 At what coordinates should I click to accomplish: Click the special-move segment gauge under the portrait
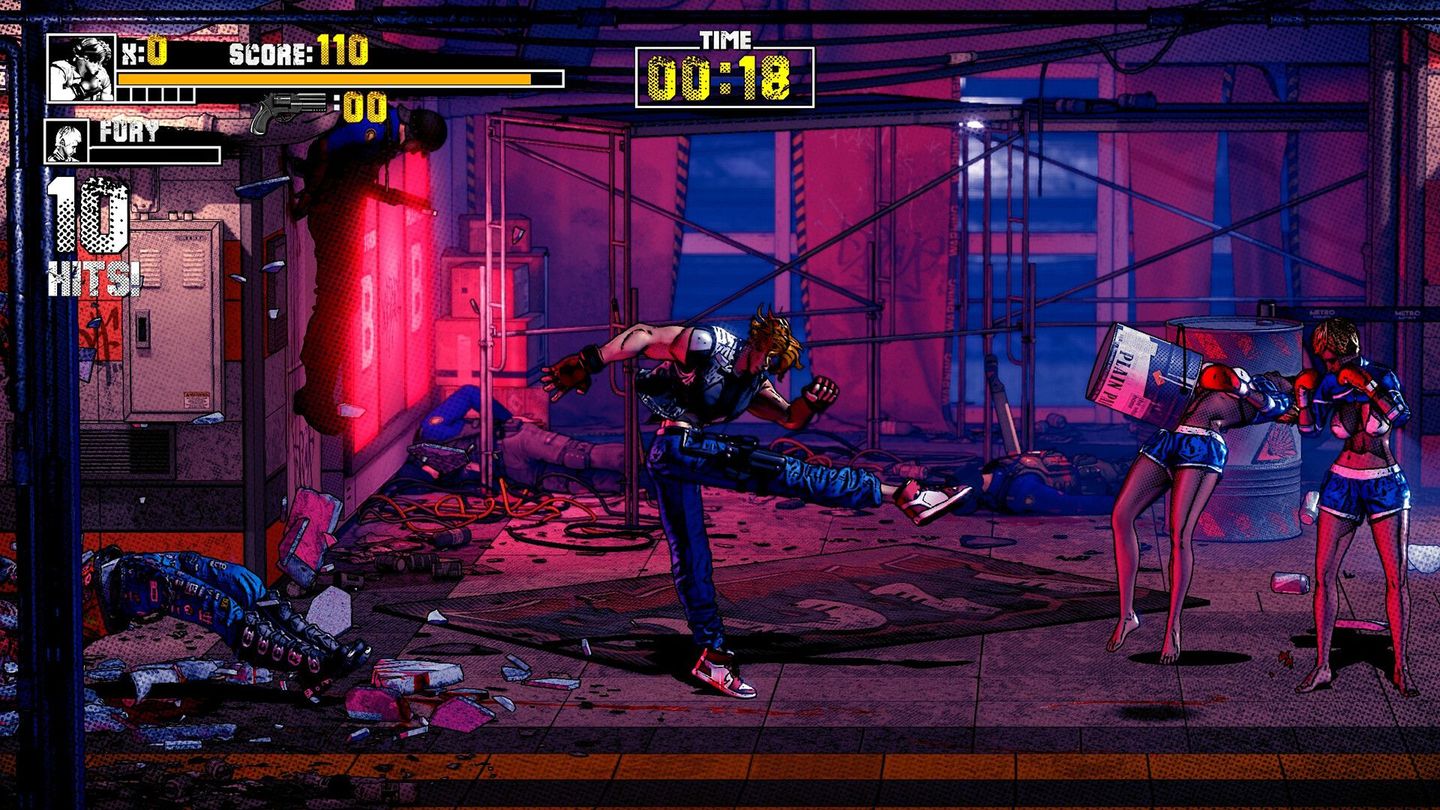click(150, 93)
